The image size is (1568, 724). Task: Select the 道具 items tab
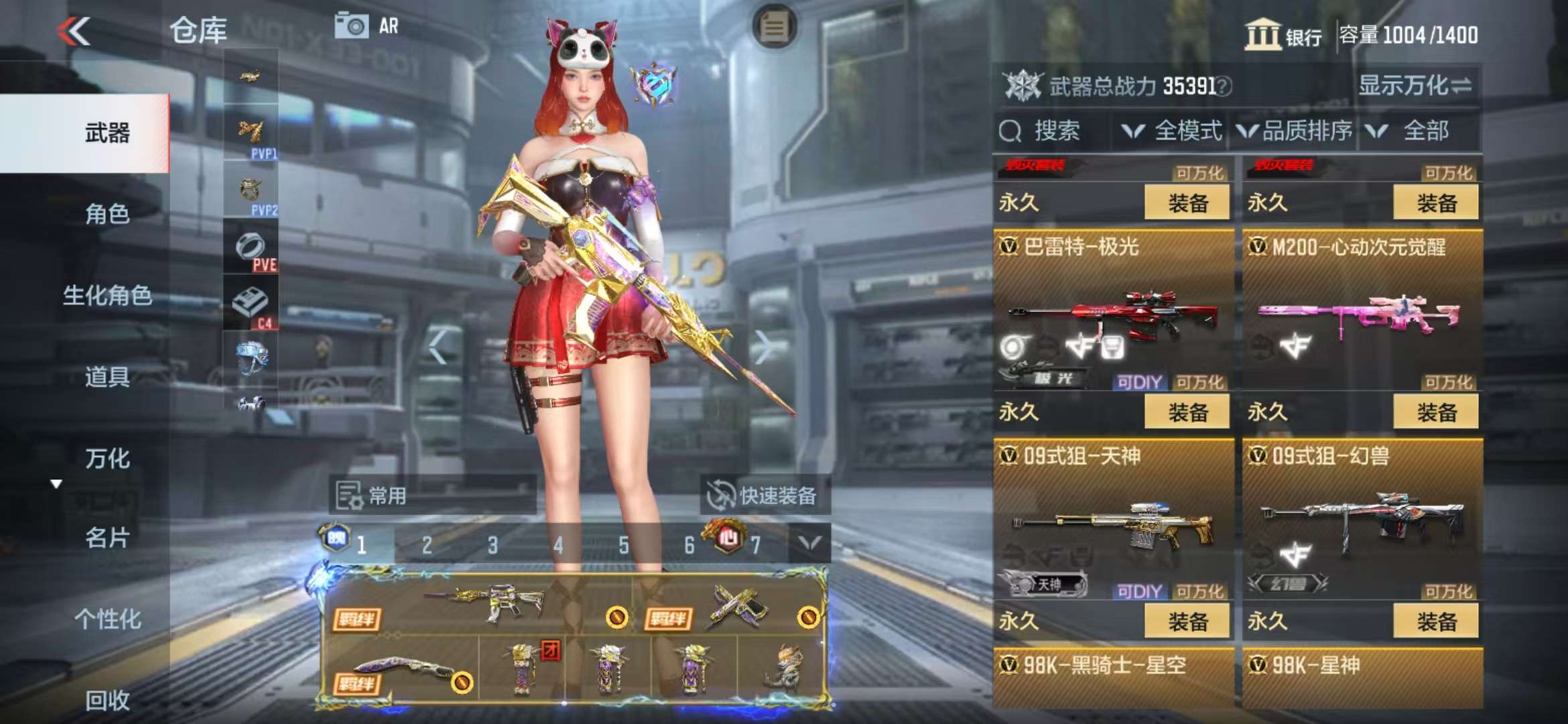(x=107, y=377)
